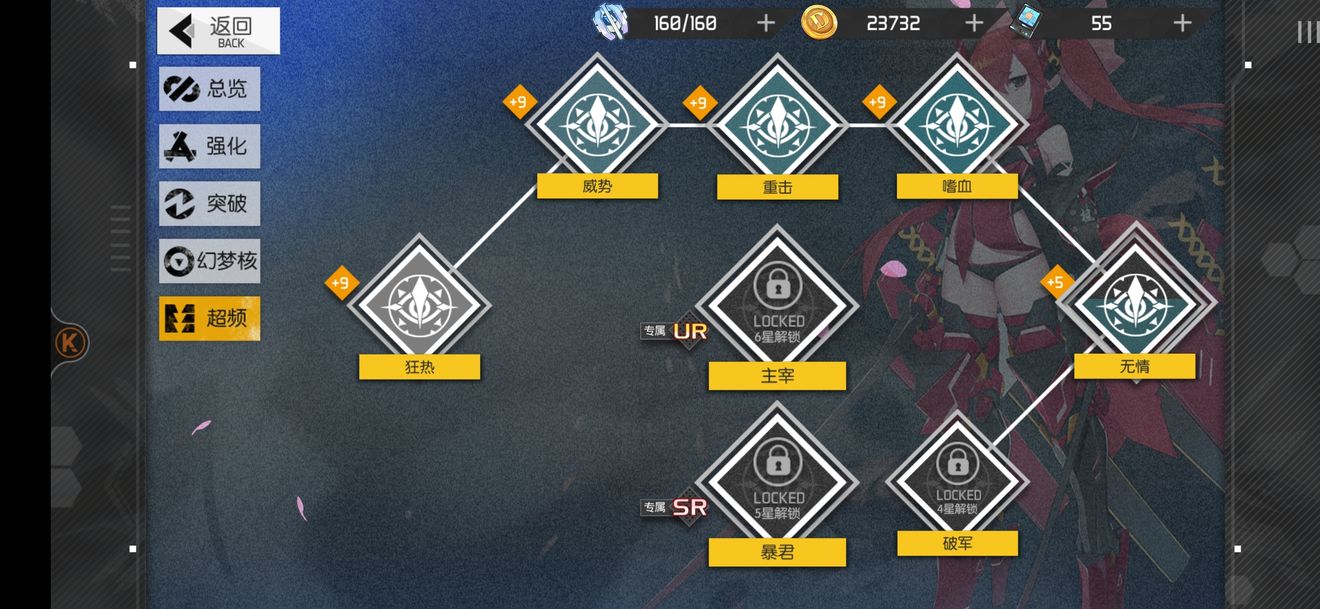The image size is (1320, 609).
Task: Add stamina with the plus beside 160/160
Action: coord(765,23)
